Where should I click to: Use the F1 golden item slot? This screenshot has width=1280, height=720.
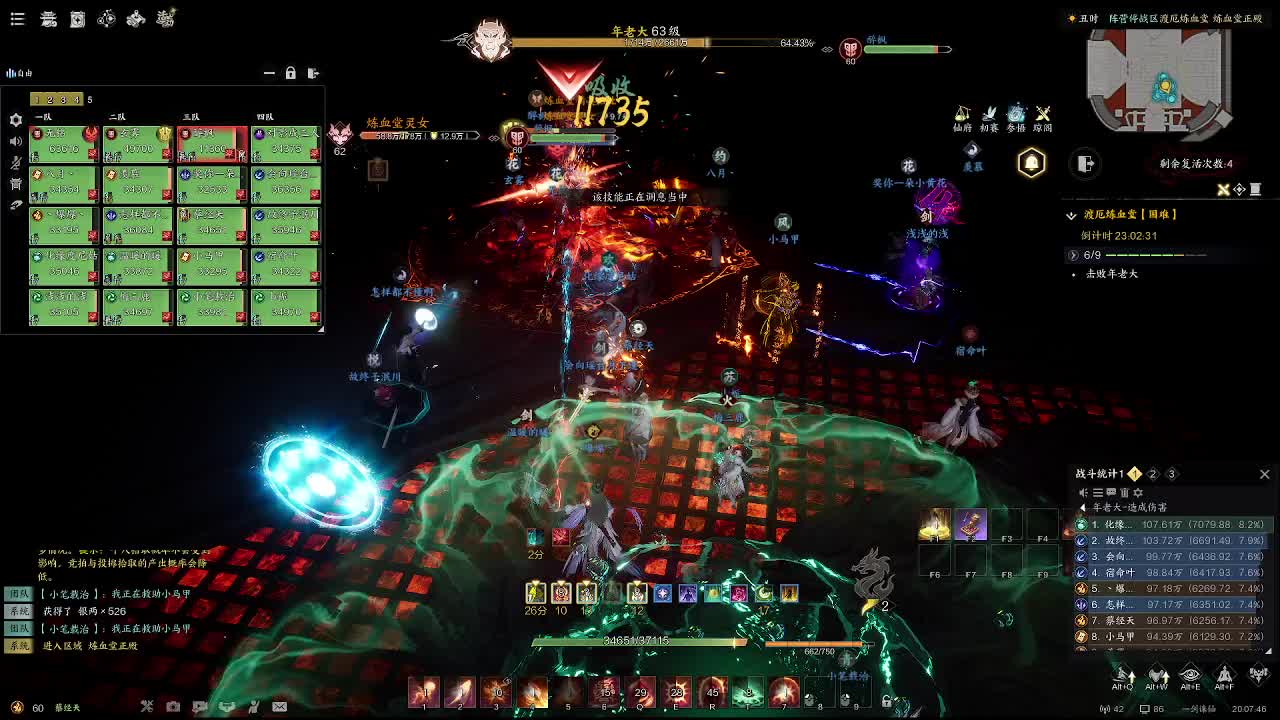click(935, 525)
